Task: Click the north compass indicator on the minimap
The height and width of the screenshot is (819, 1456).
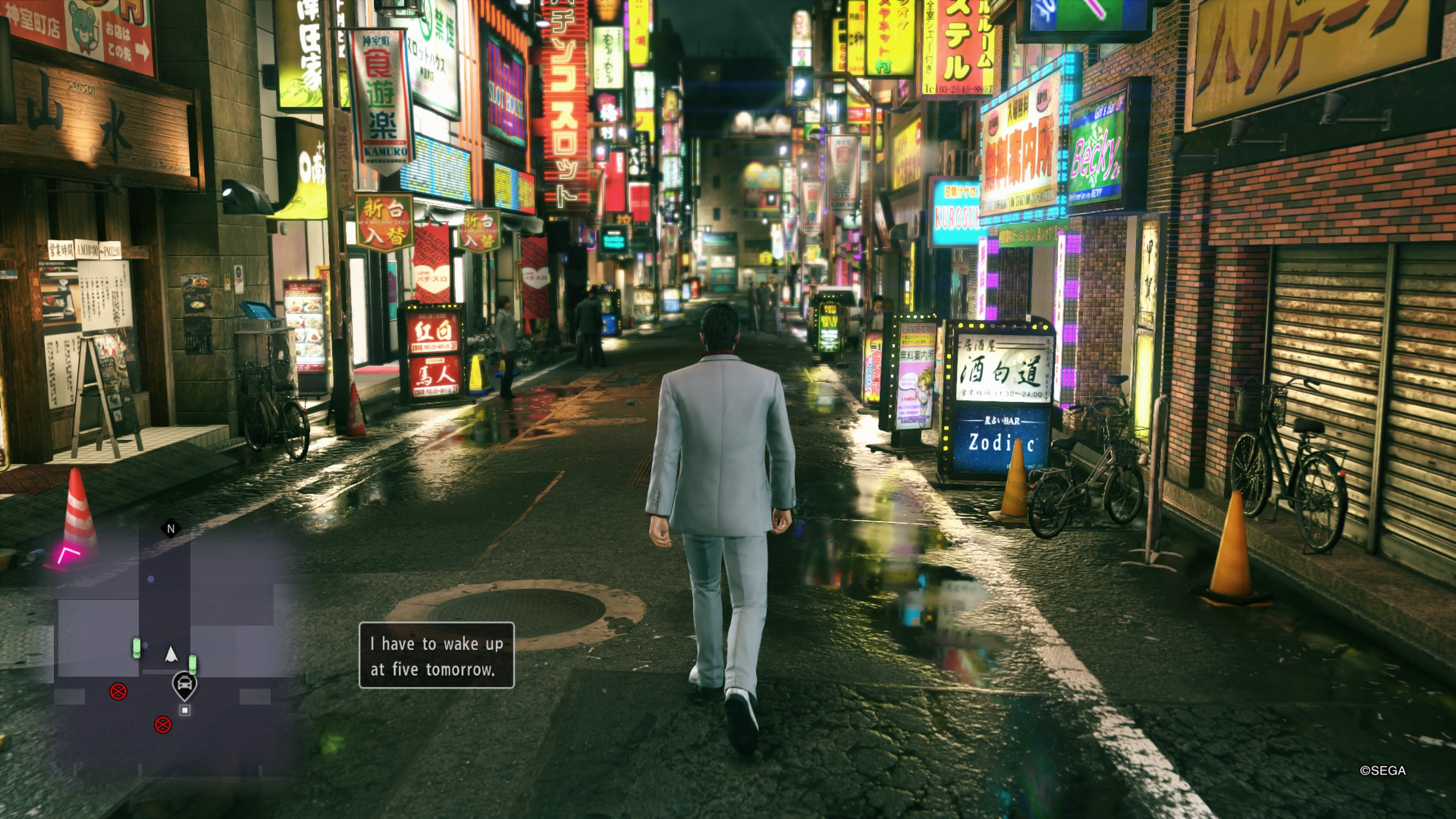Action: pyautogui.click(x=171, y=528)
